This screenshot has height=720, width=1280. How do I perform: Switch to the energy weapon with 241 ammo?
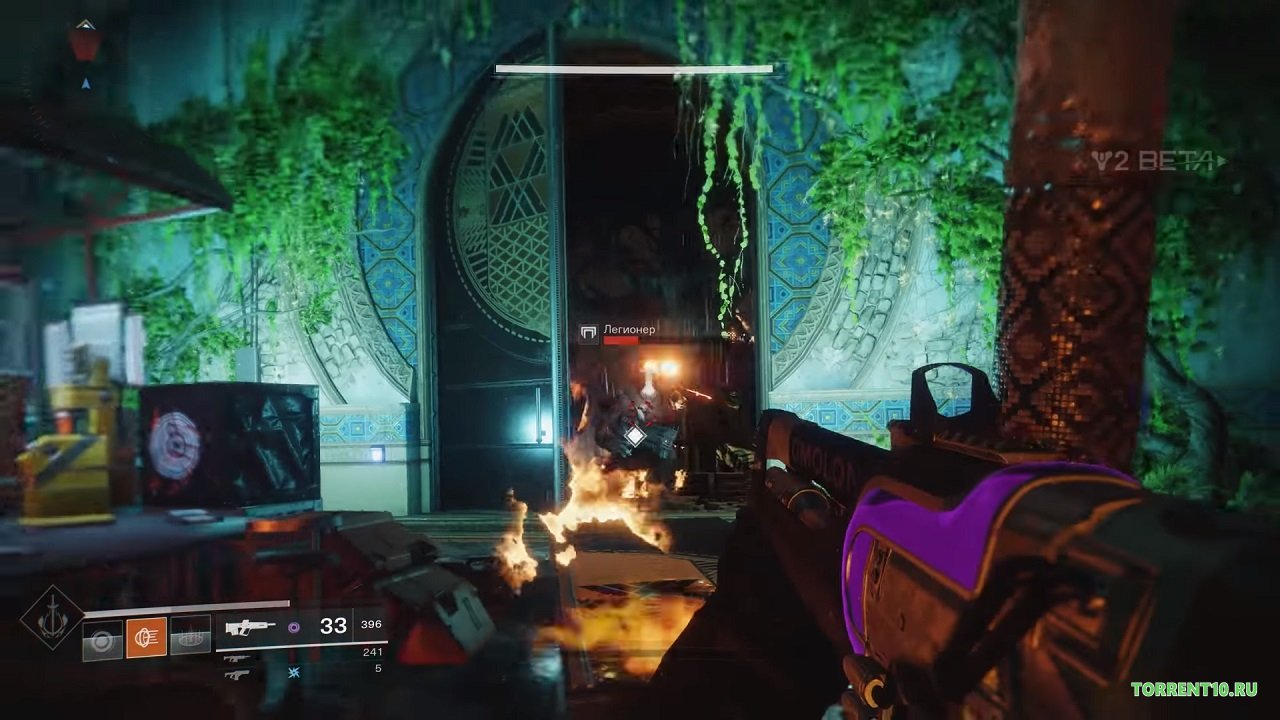[237, 658]
